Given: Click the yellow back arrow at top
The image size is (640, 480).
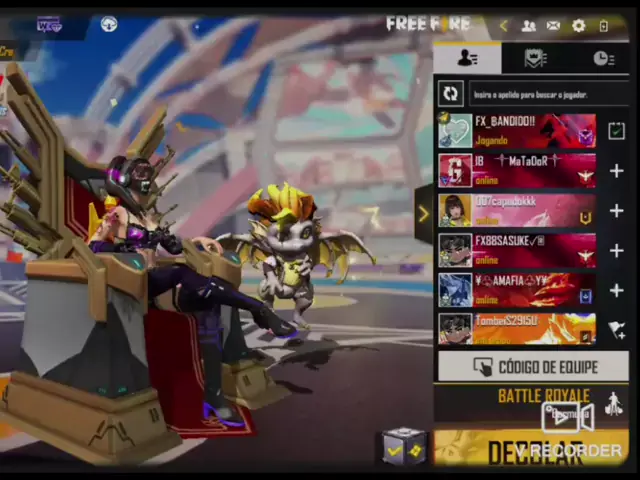Looking at the screenshot, I should point(503,26).
